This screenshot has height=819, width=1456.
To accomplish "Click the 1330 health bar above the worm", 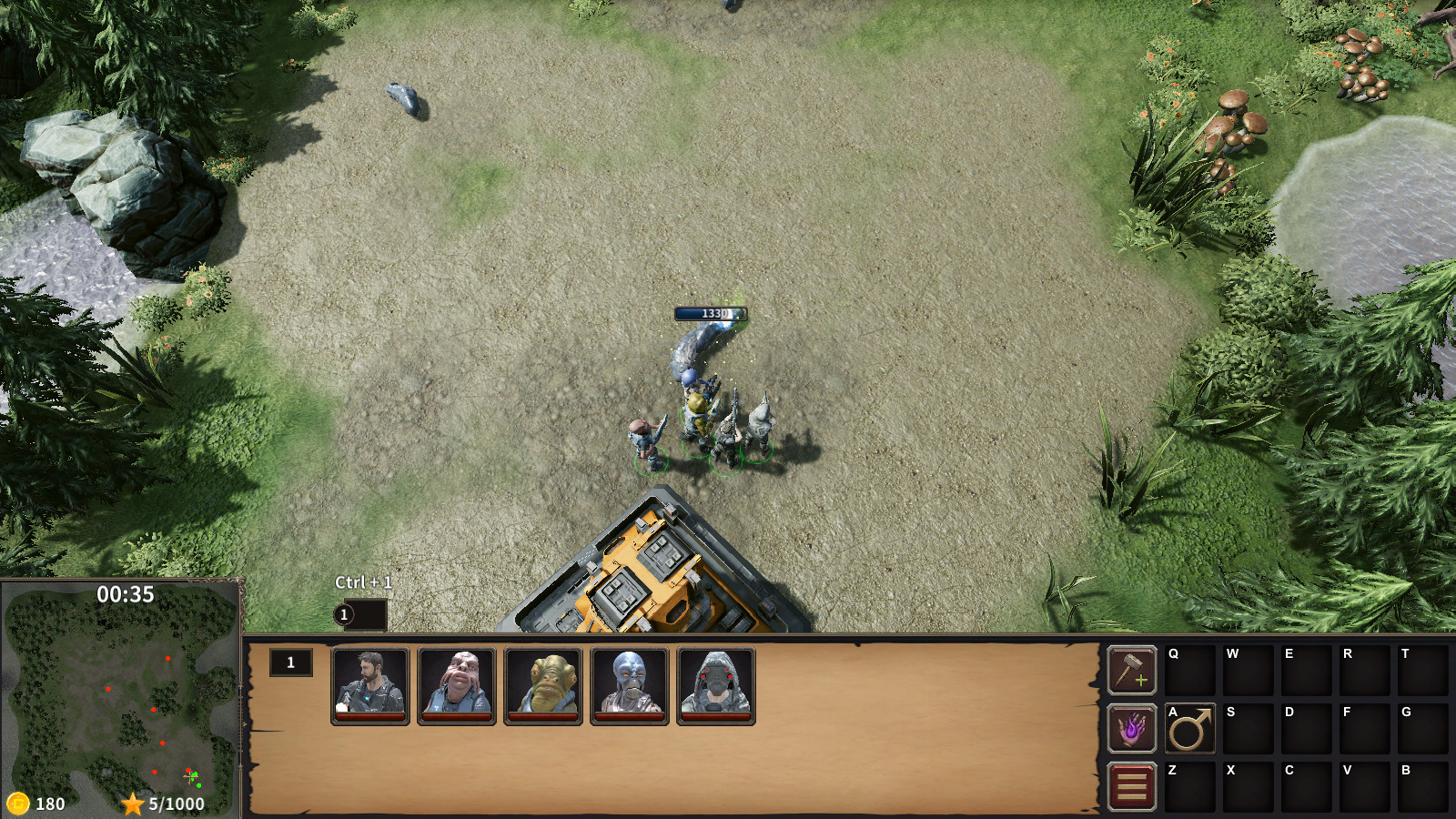I will (711, 311).
